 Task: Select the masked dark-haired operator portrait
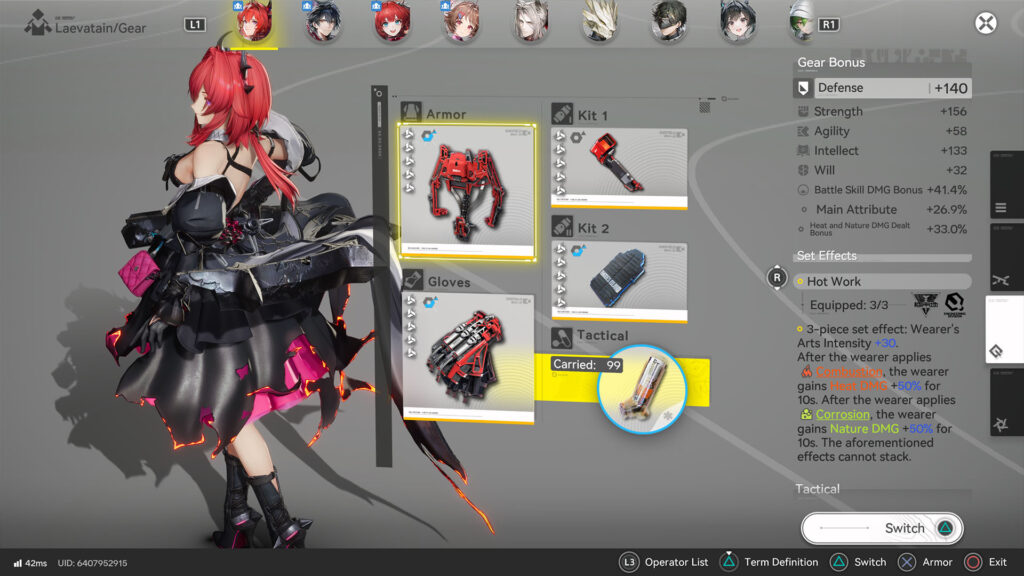pos(668,21)
